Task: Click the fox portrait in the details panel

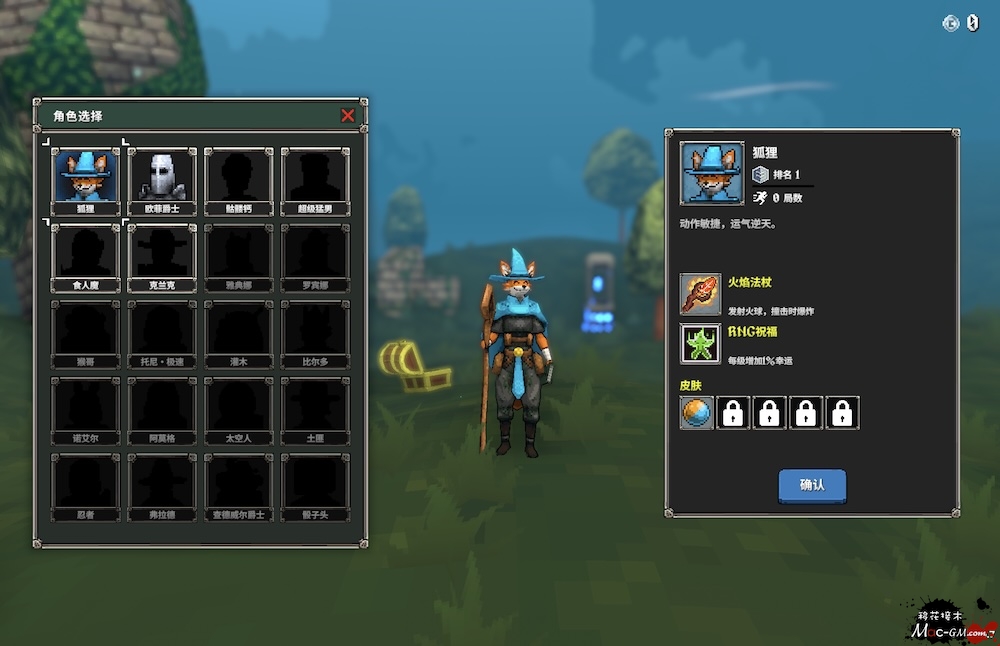Action: (712, 173)
